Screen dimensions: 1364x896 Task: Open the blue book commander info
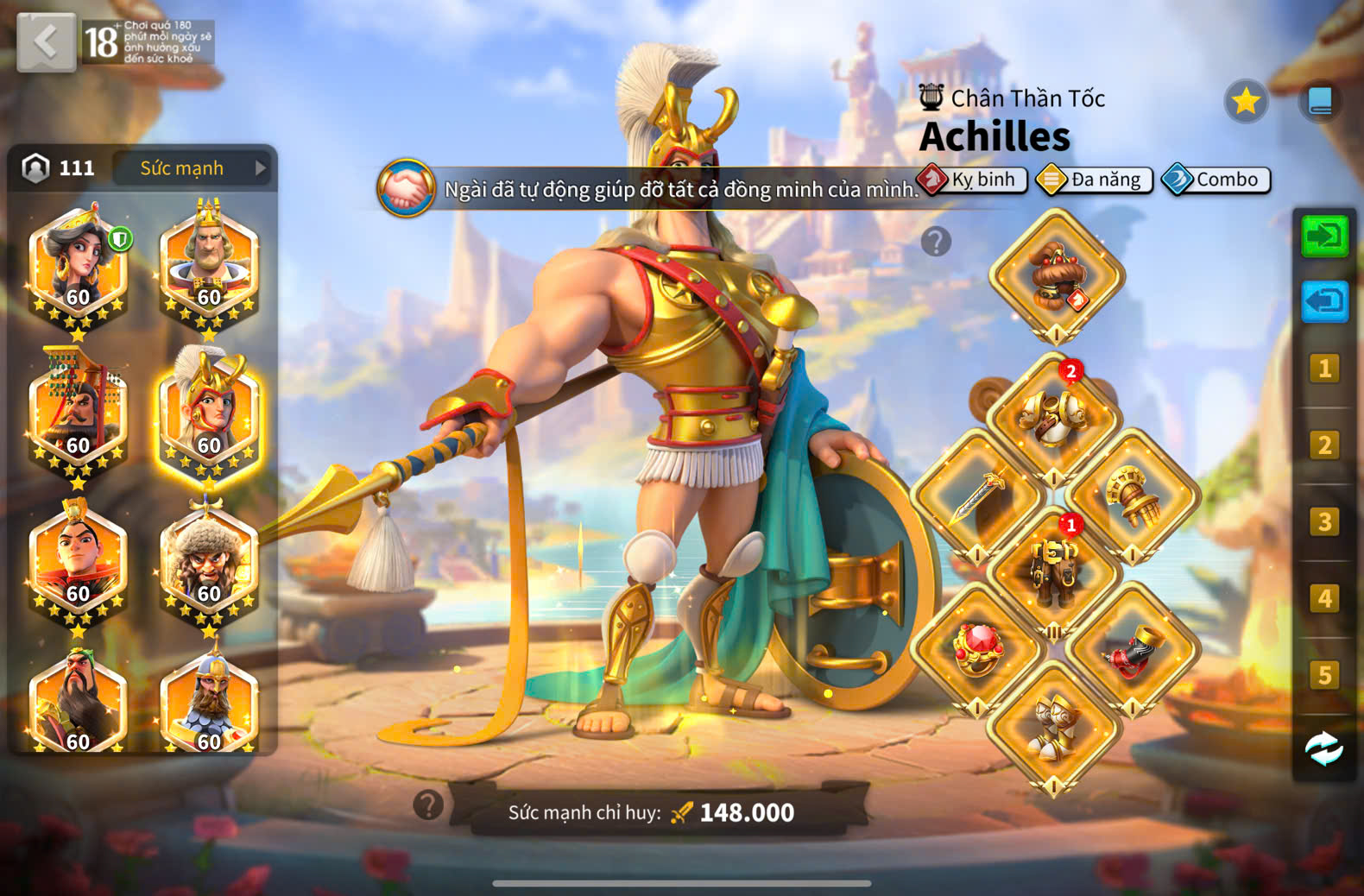(1320, 102)
